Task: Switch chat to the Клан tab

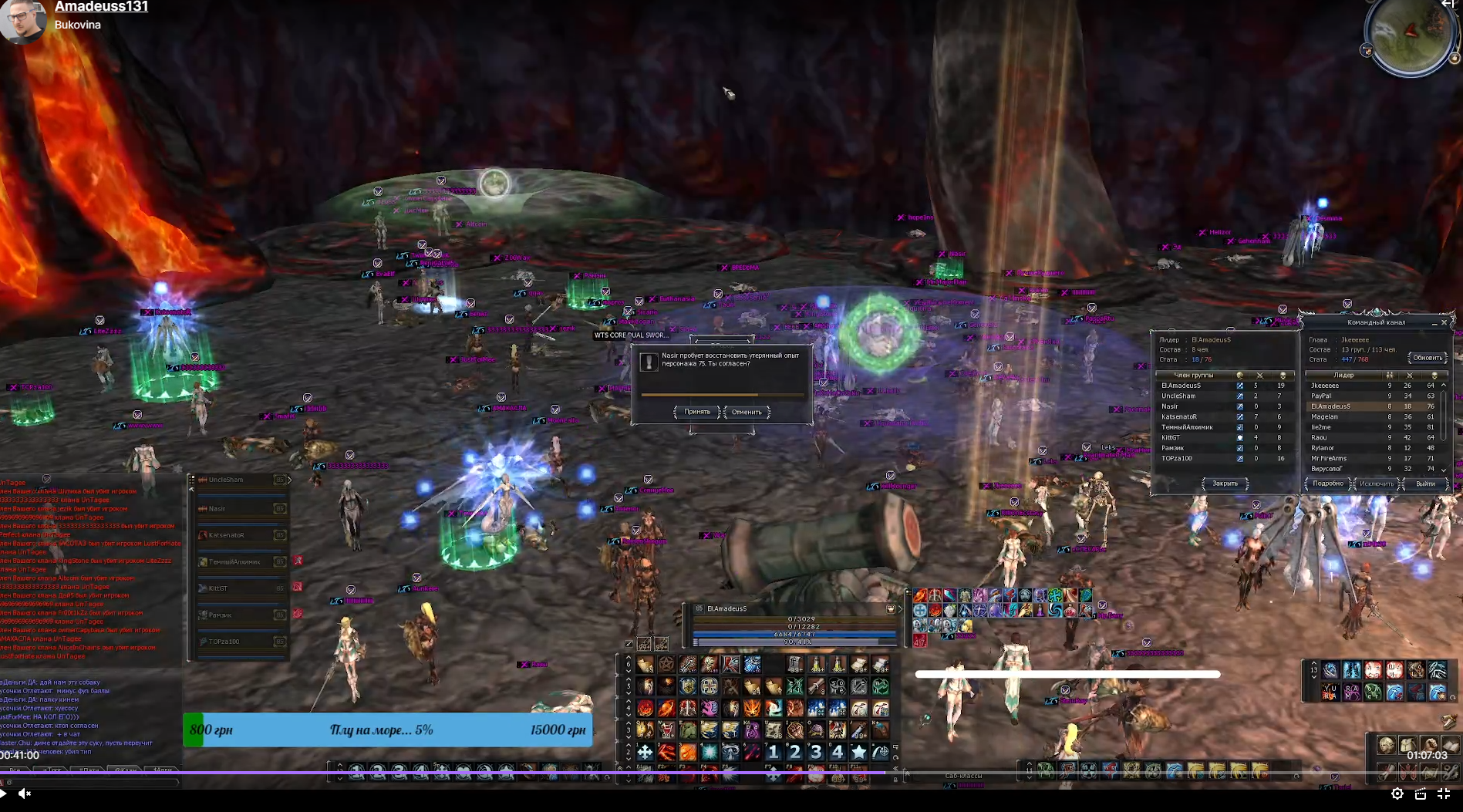Action: (126, 770)
